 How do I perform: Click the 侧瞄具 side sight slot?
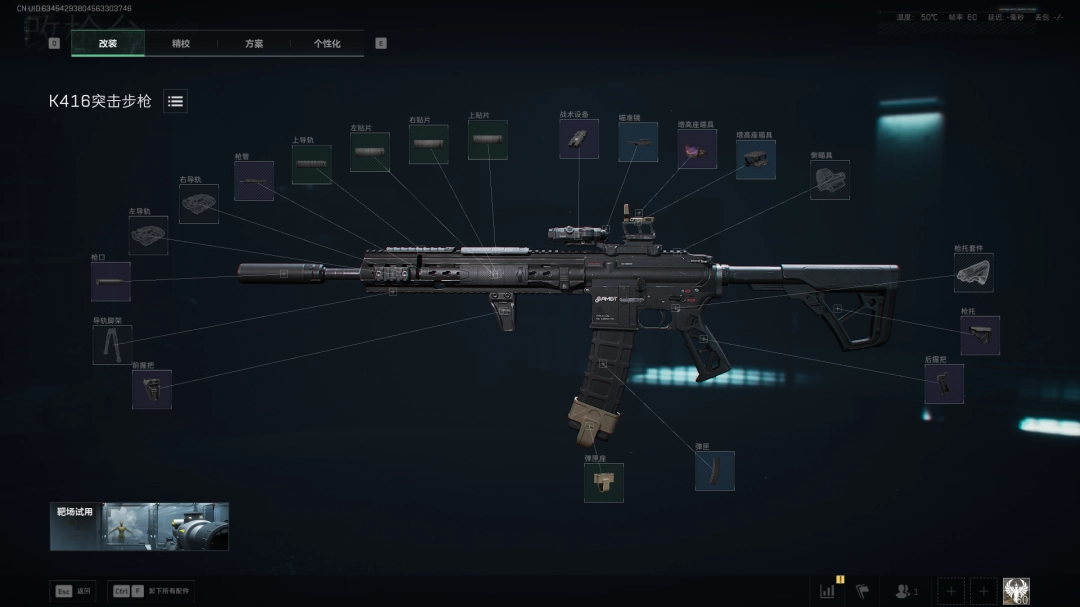[829, 180]
